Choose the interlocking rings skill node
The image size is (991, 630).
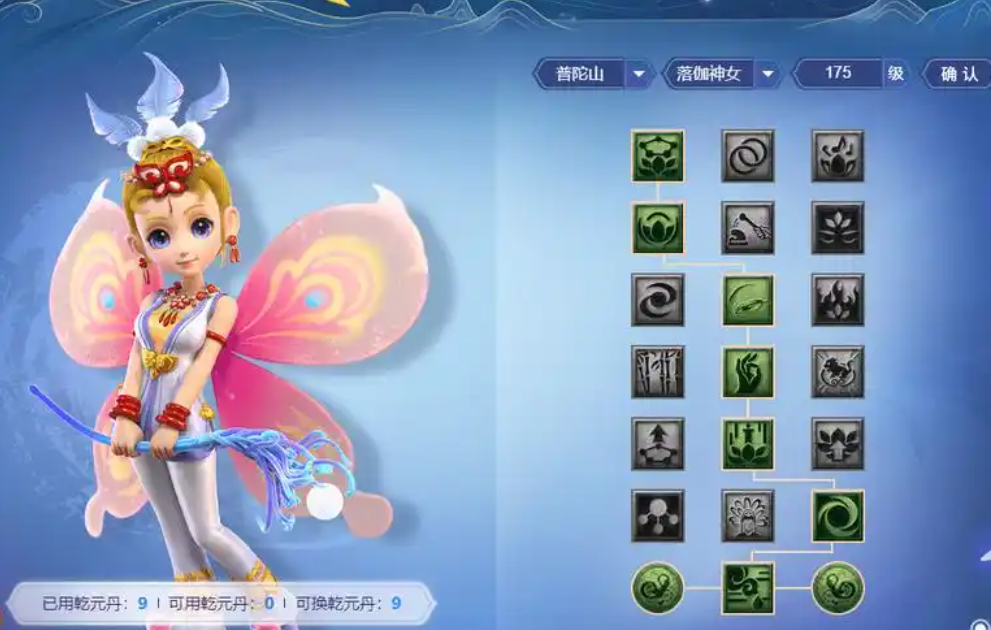tap(747, 156)
